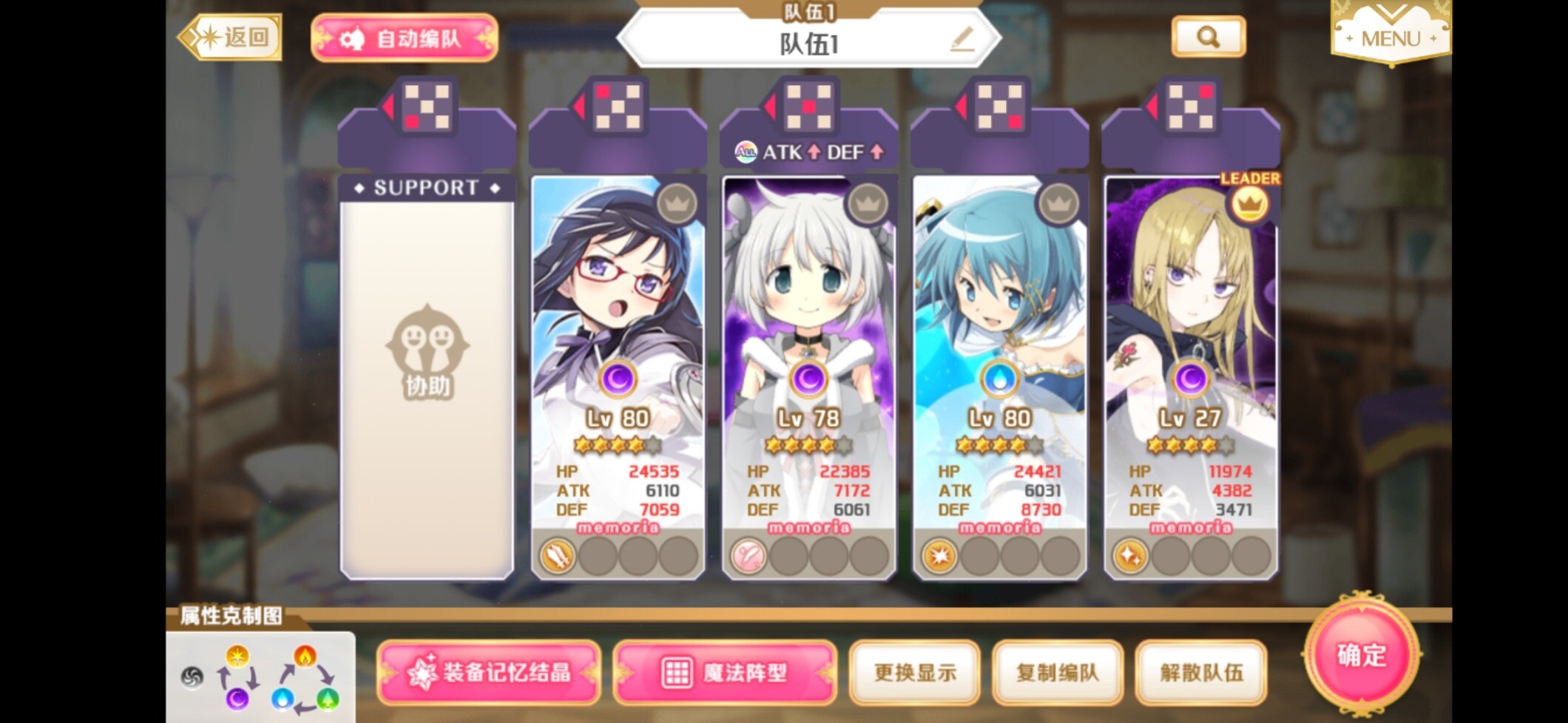Confirm team with the 确定 button
The width and height of the screenshot is (1568, 723).
point(1361,655)
